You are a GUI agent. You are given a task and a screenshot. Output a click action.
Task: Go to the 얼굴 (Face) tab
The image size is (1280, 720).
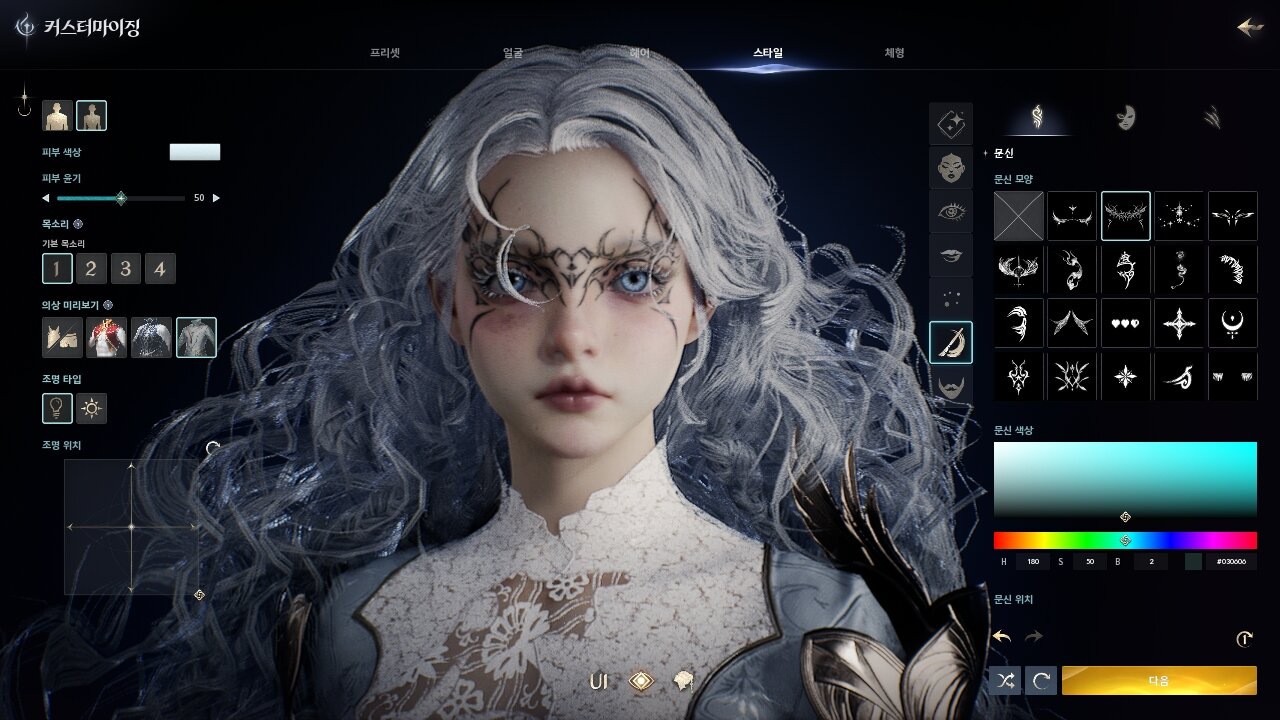tap(513, 53)
